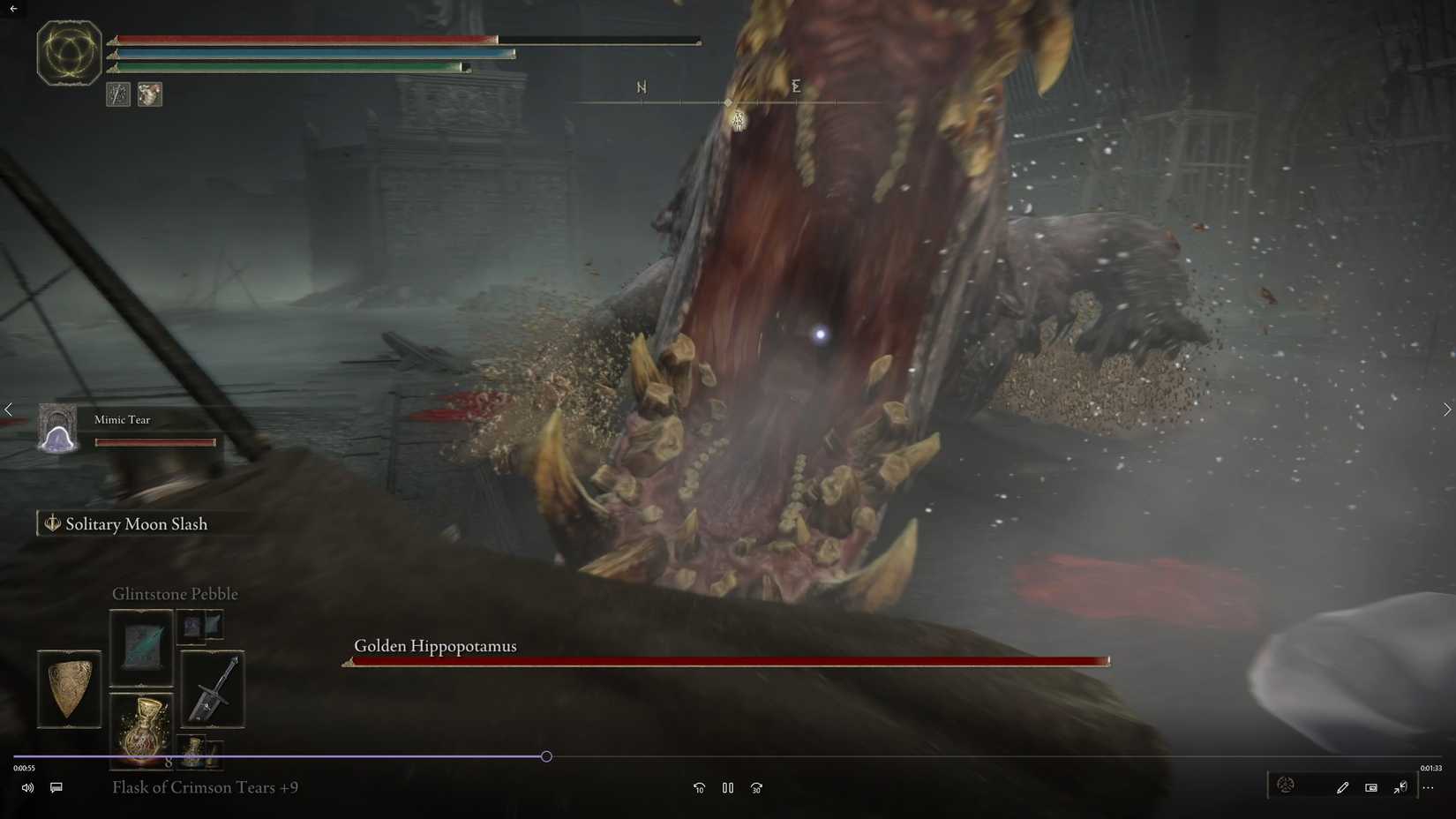The width and height of the screenshot is (1456, 819).
Task: Select the film reel video-editing icon
Action: click(1286, 785)
